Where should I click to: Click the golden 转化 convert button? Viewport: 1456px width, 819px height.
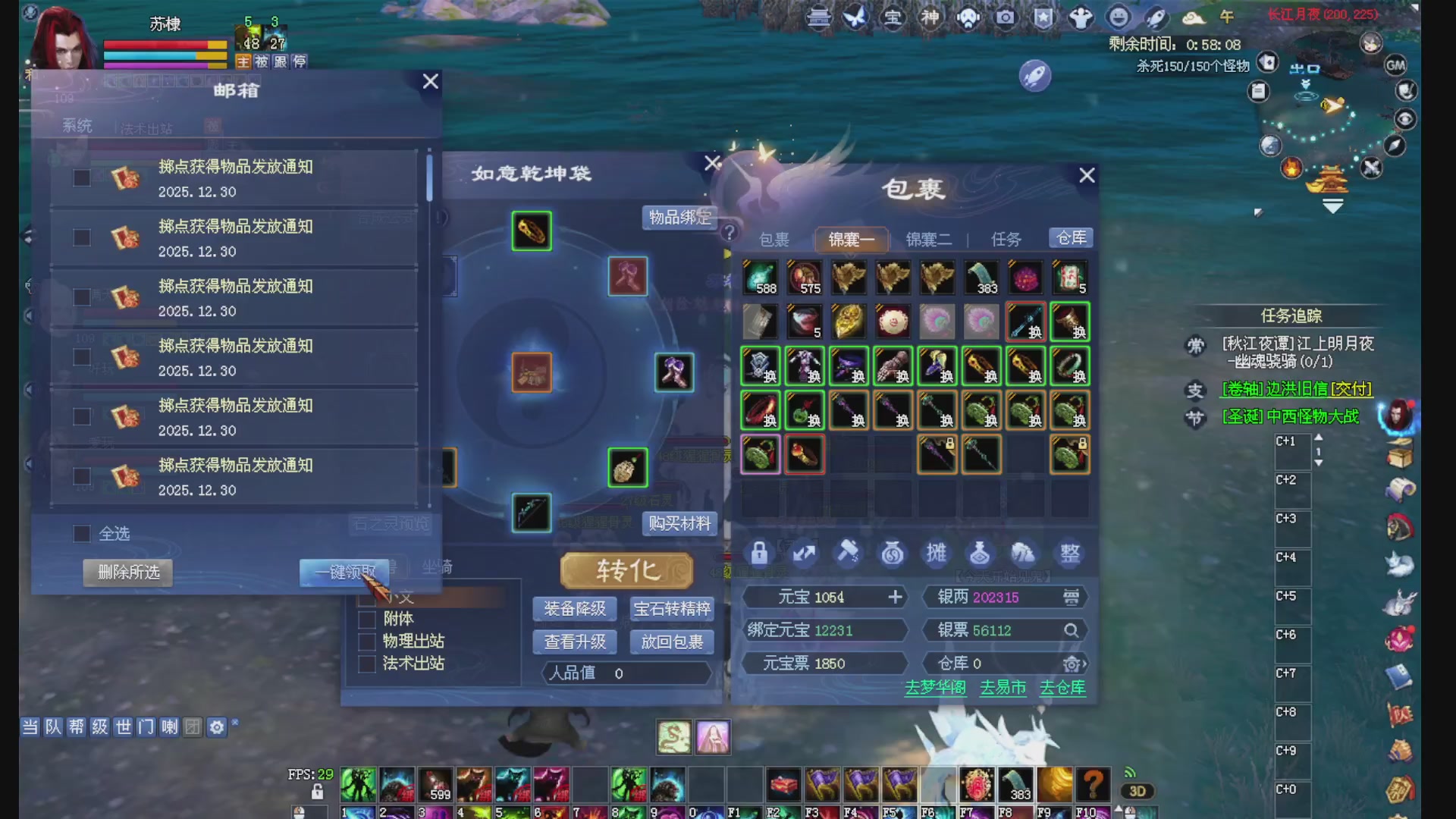(626, 571)
